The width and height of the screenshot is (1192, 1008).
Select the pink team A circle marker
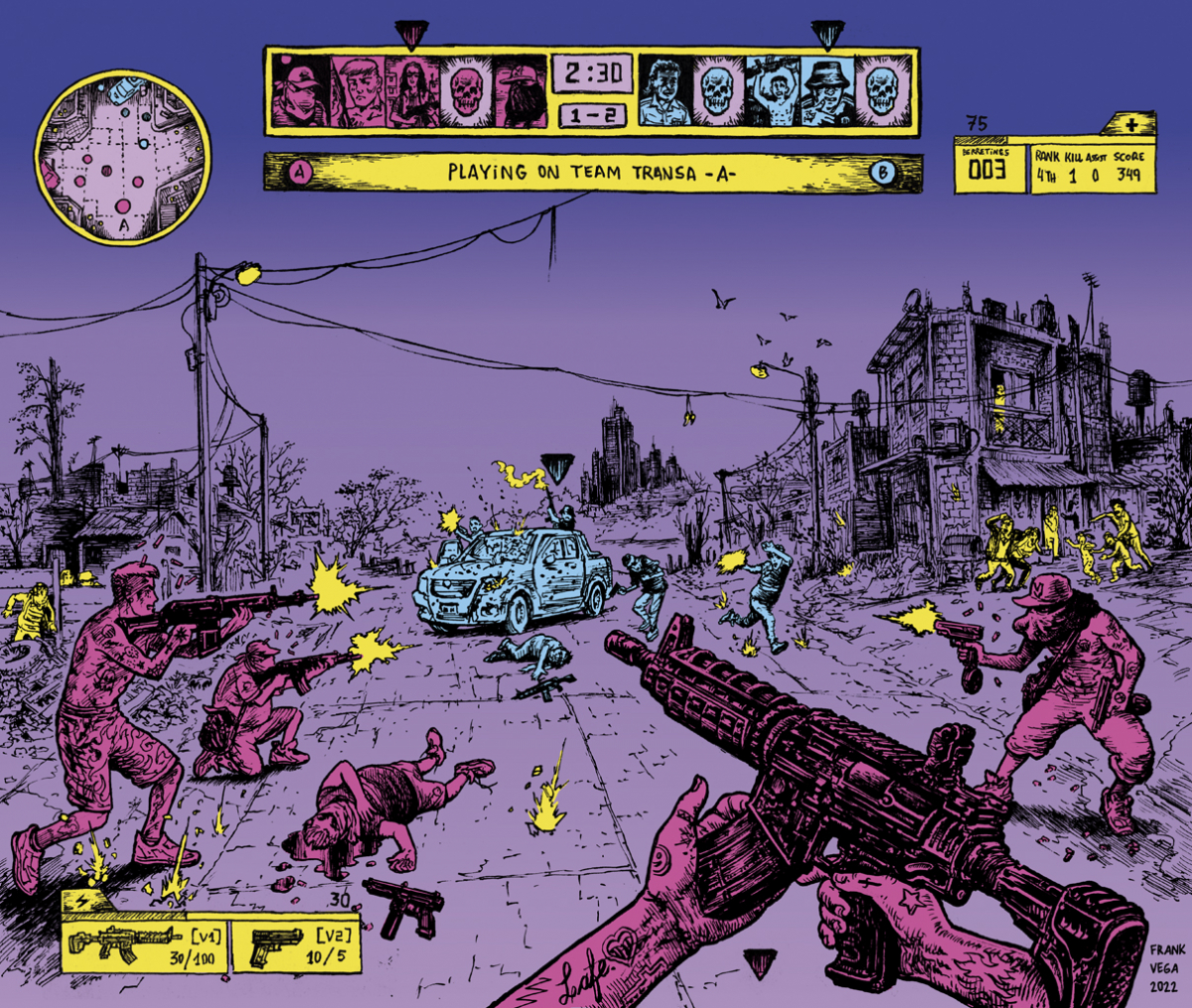pyautogui.click(x=299, y=173)
